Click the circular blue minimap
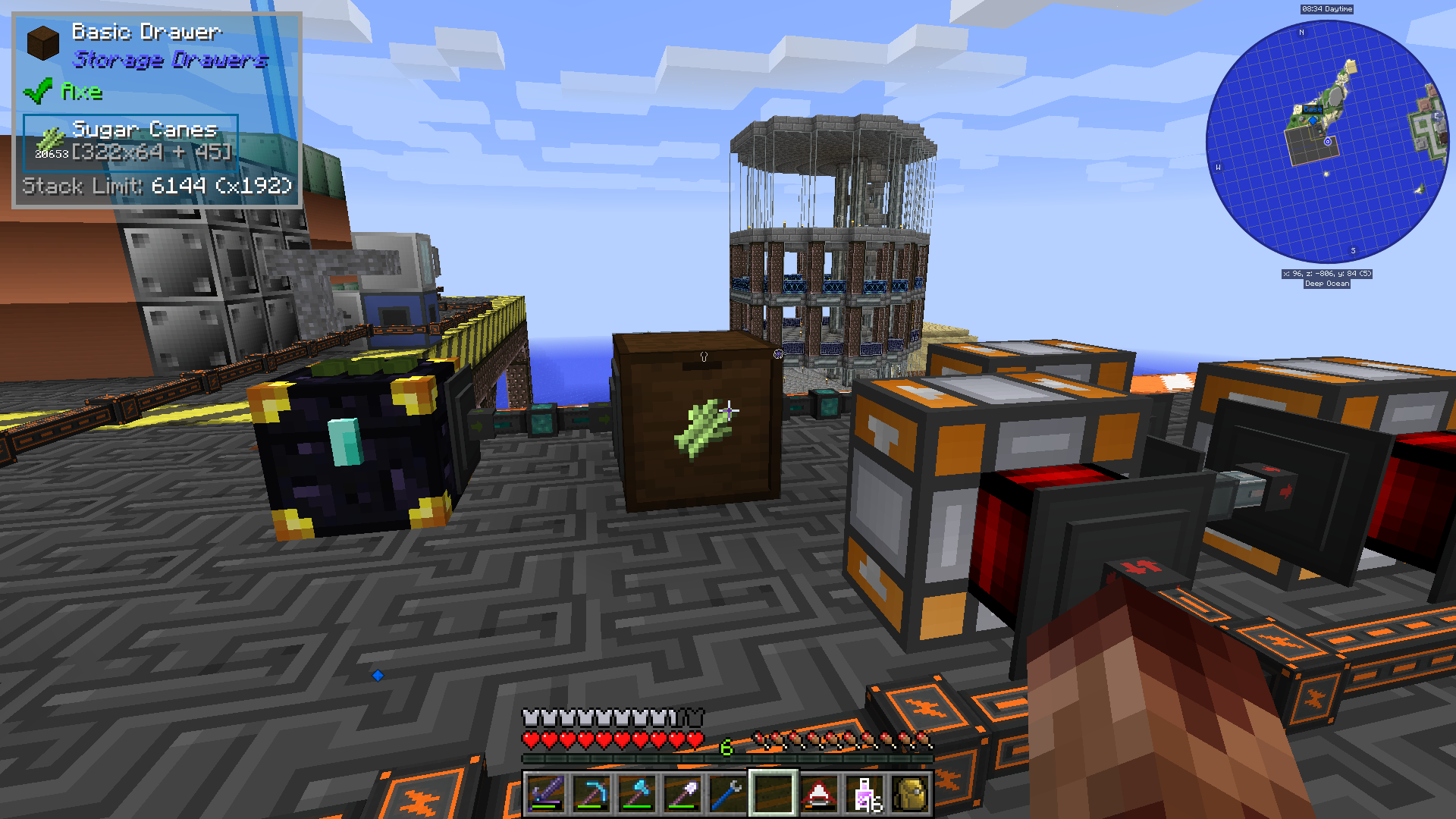1456x819 pixels. (1326, 142)
